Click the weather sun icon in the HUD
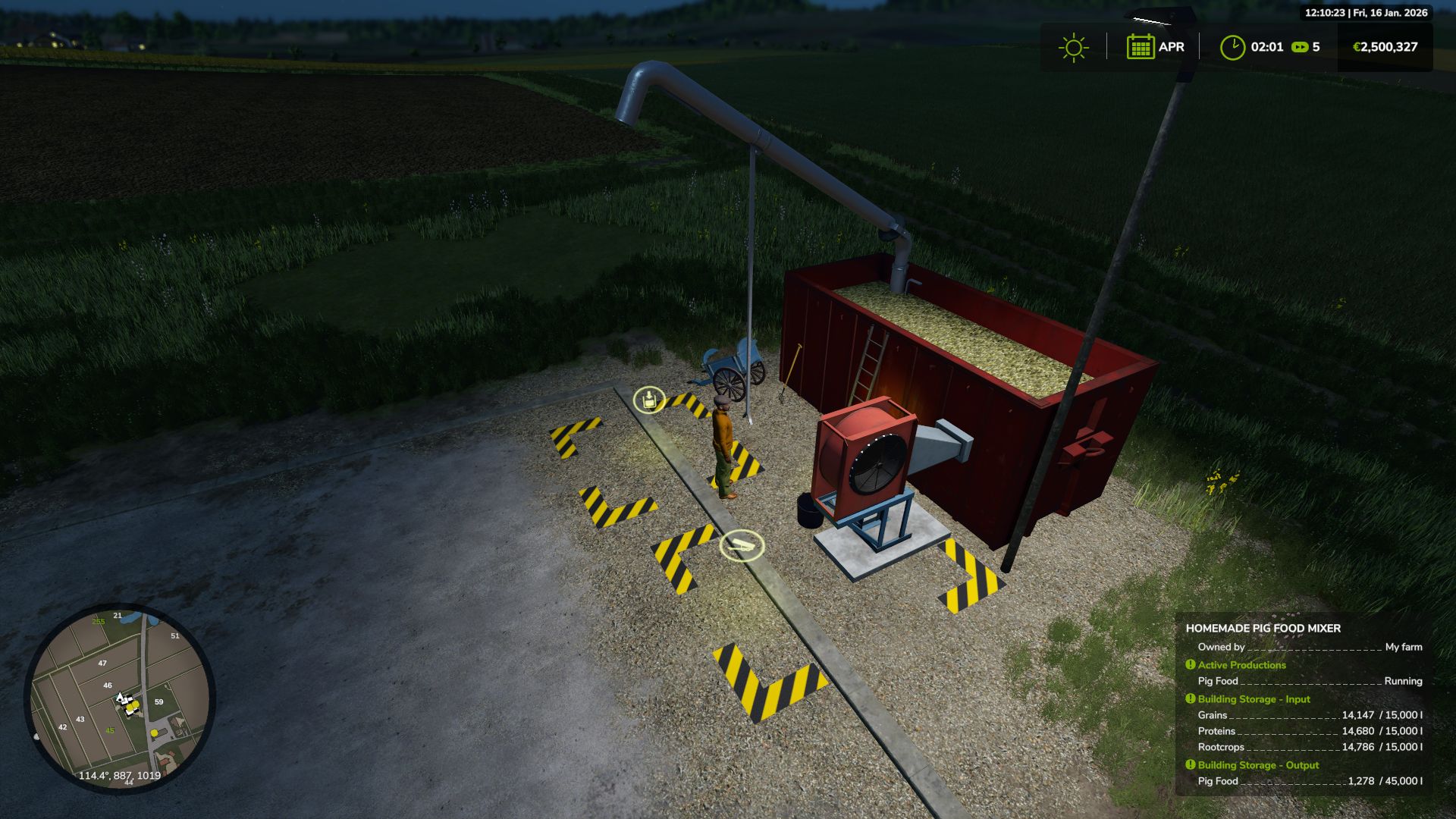1456x819 pixels. pos(1072,47)
